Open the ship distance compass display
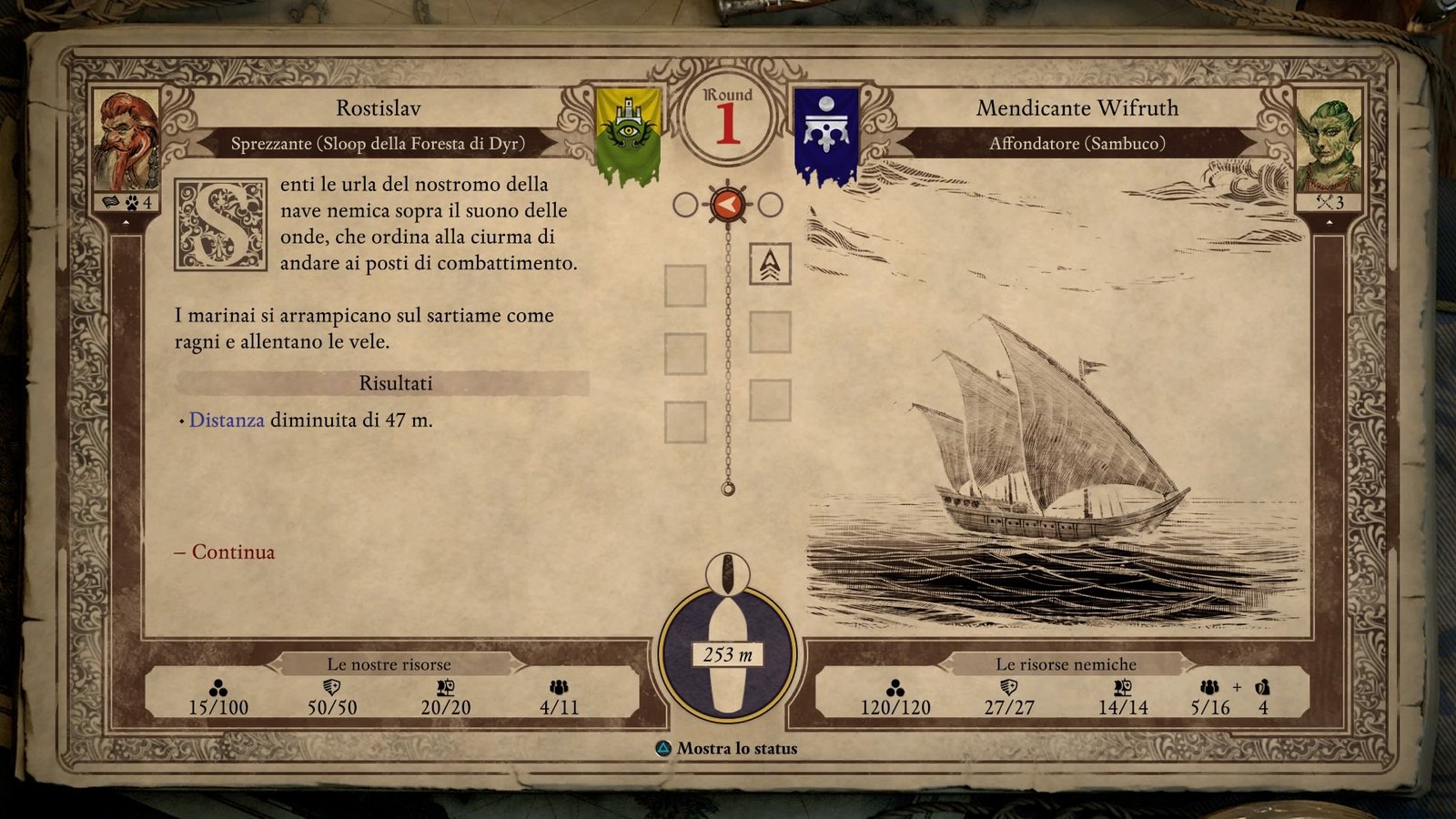 point(727,653)
